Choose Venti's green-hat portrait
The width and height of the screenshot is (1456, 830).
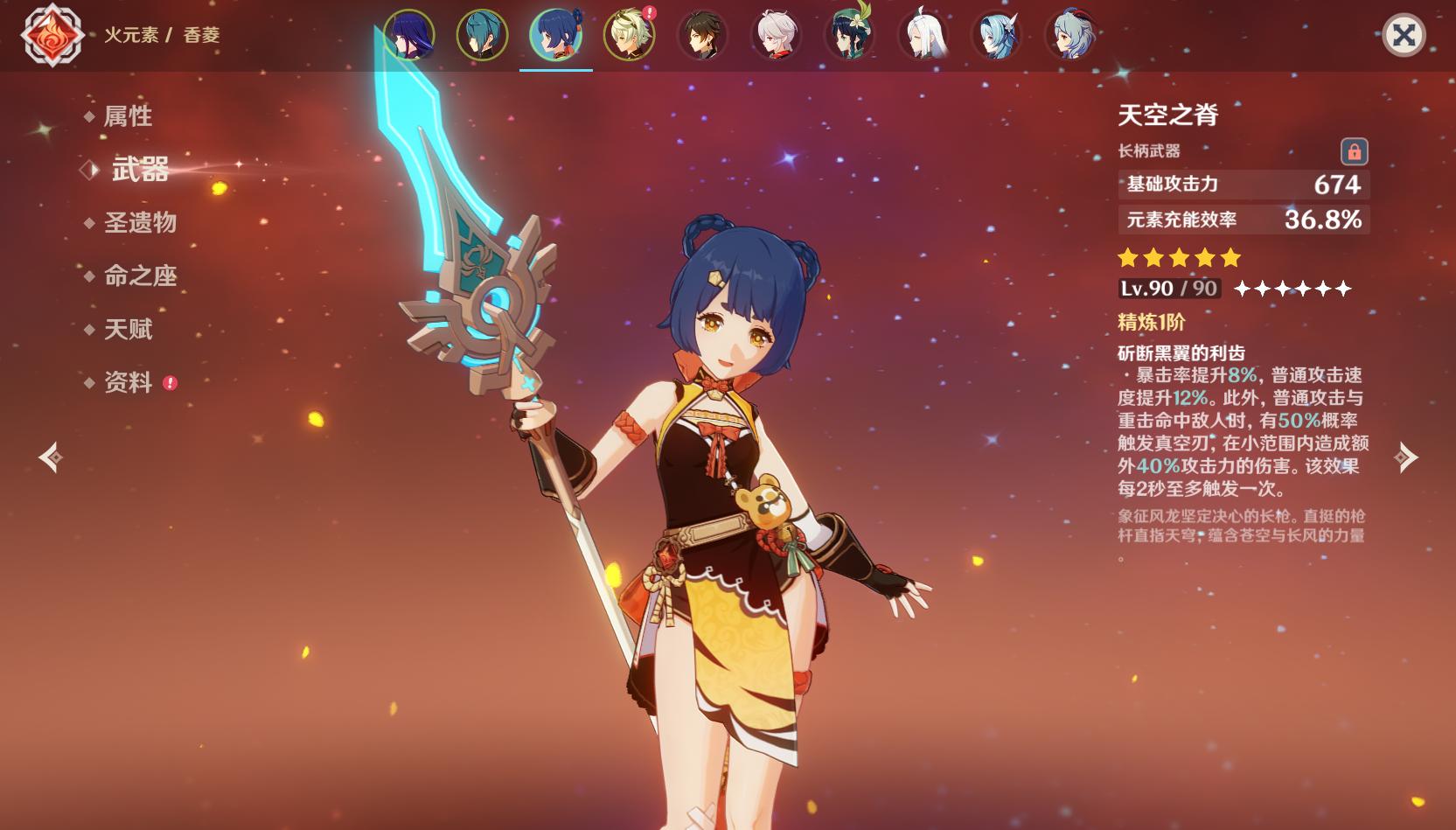[x=850, y=35]
